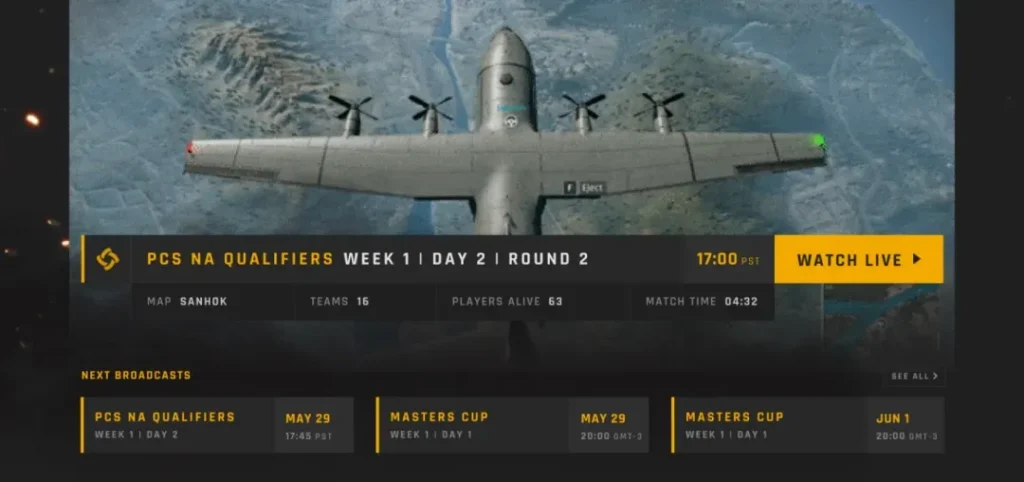Click the yellow Watch Live button
1024x482 pixels.
858,260
